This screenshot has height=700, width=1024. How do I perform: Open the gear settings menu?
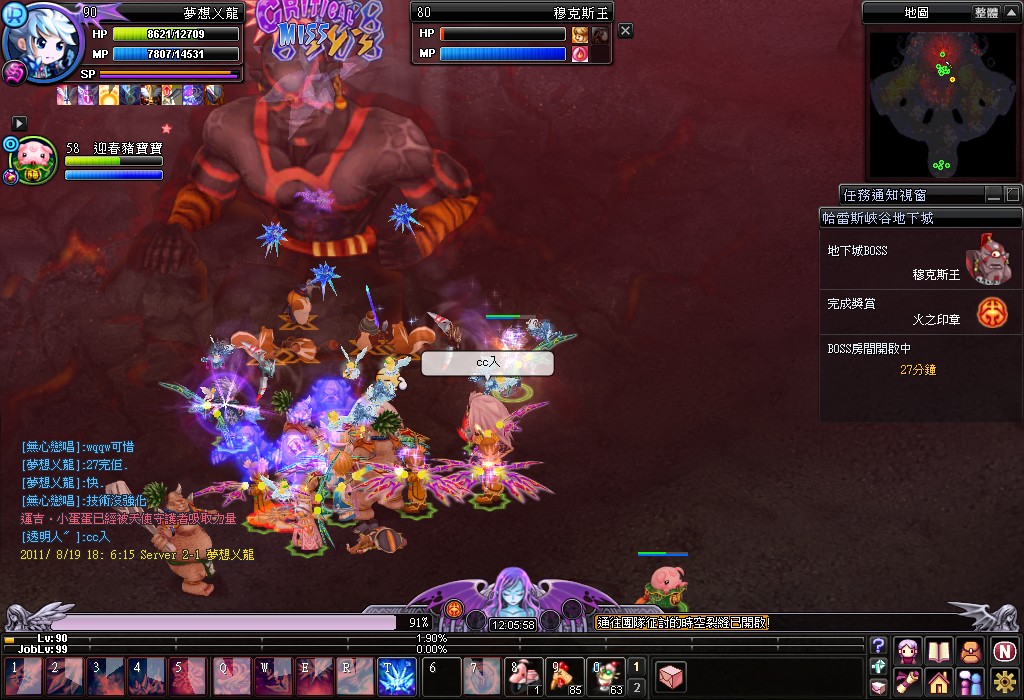[1004, 683]
